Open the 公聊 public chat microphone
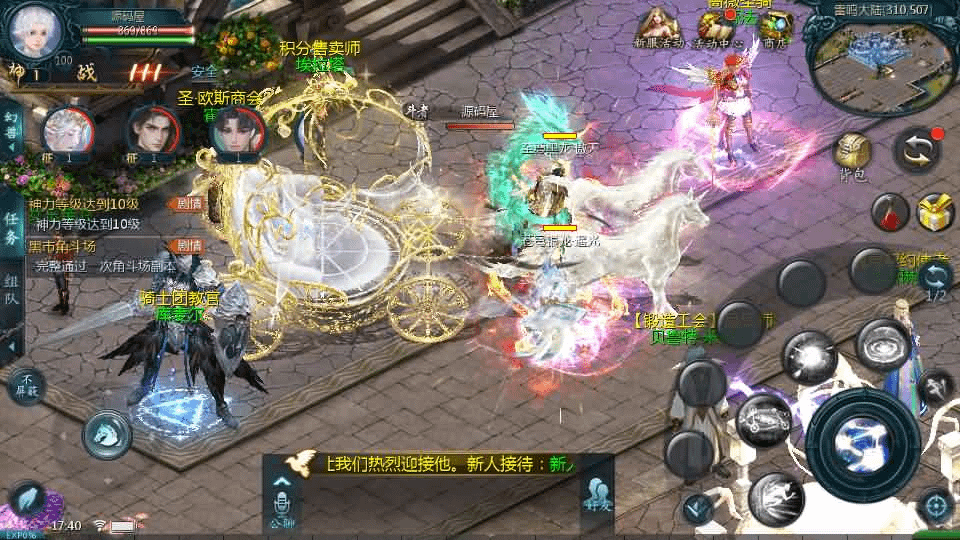This screenshot has width=960, height=540. click(x=282, y=501)
